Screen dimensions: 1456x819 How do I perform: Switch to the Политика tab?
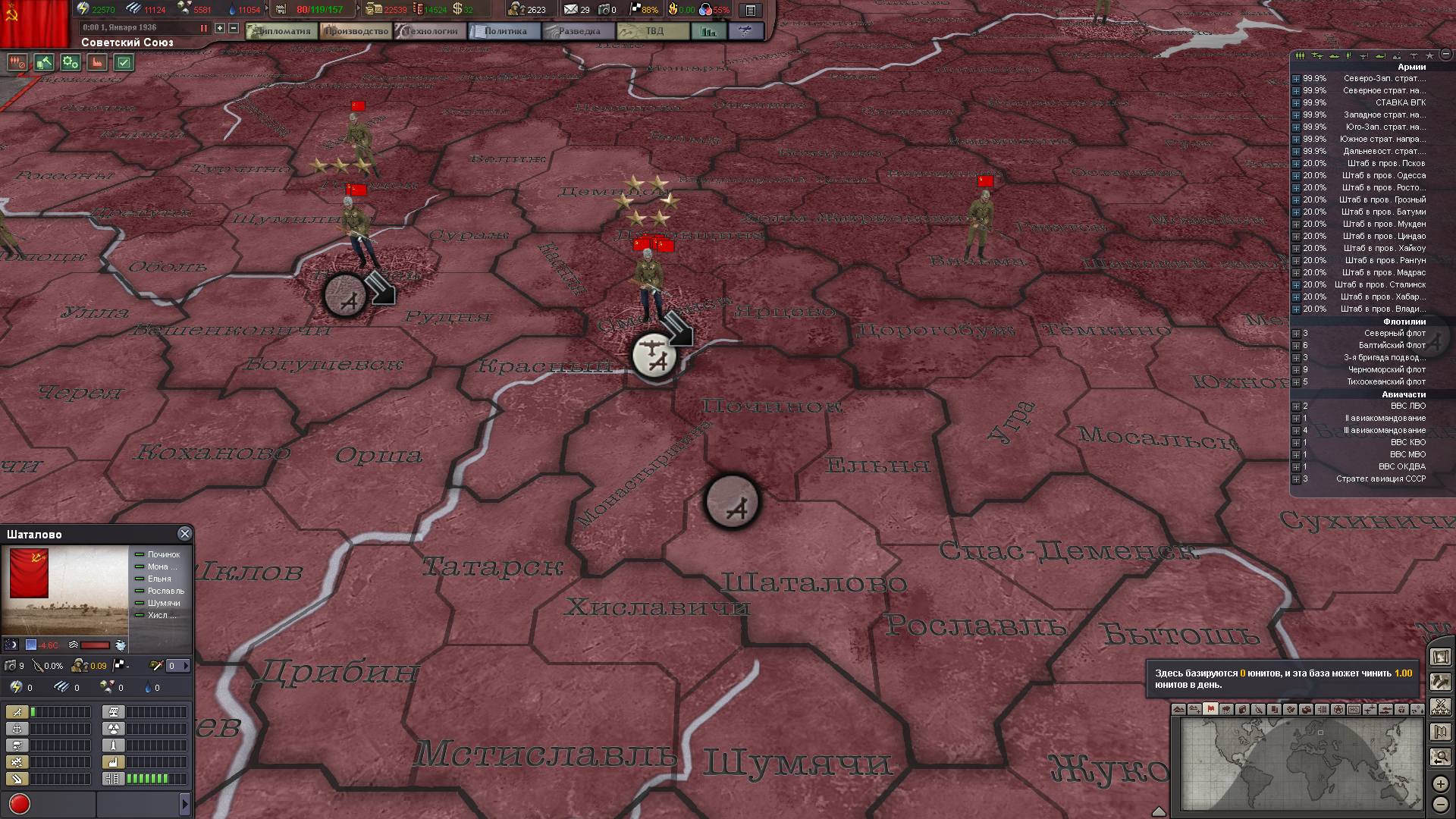pos(505,31)
